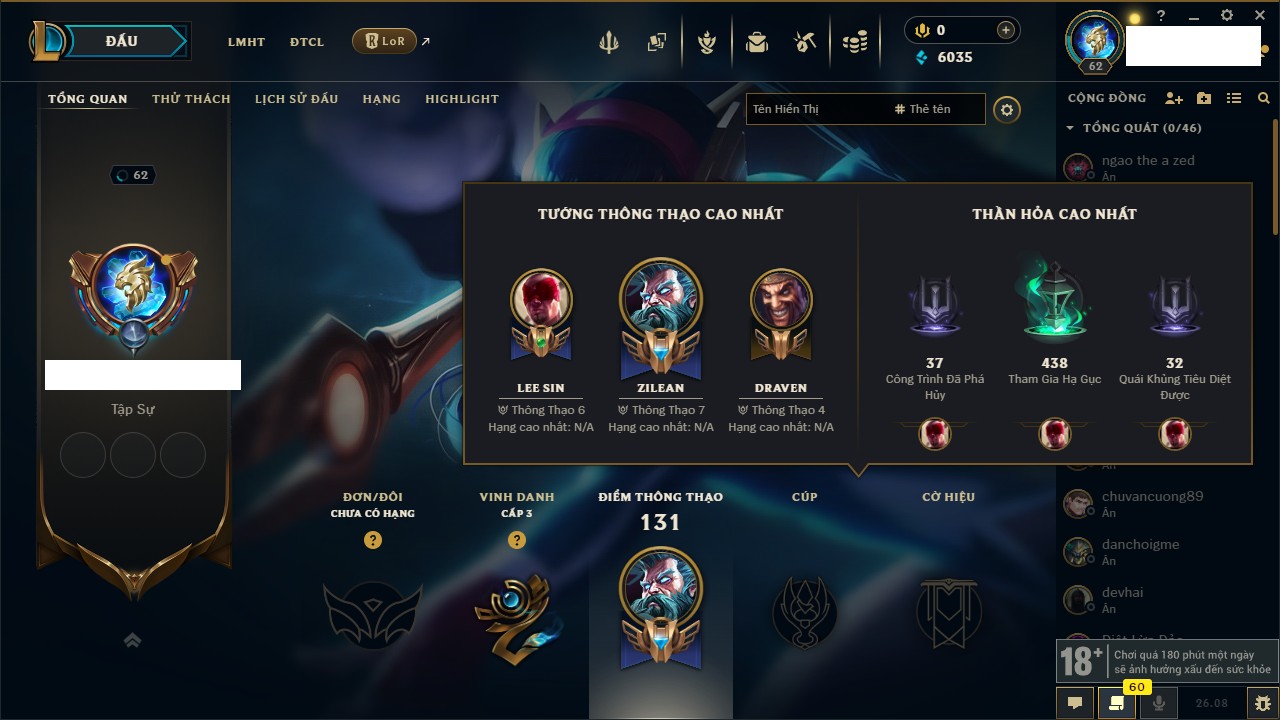Click the Tên Hiển Thị search field
This screenshot has height=720, width=1280.
point(816,109)
